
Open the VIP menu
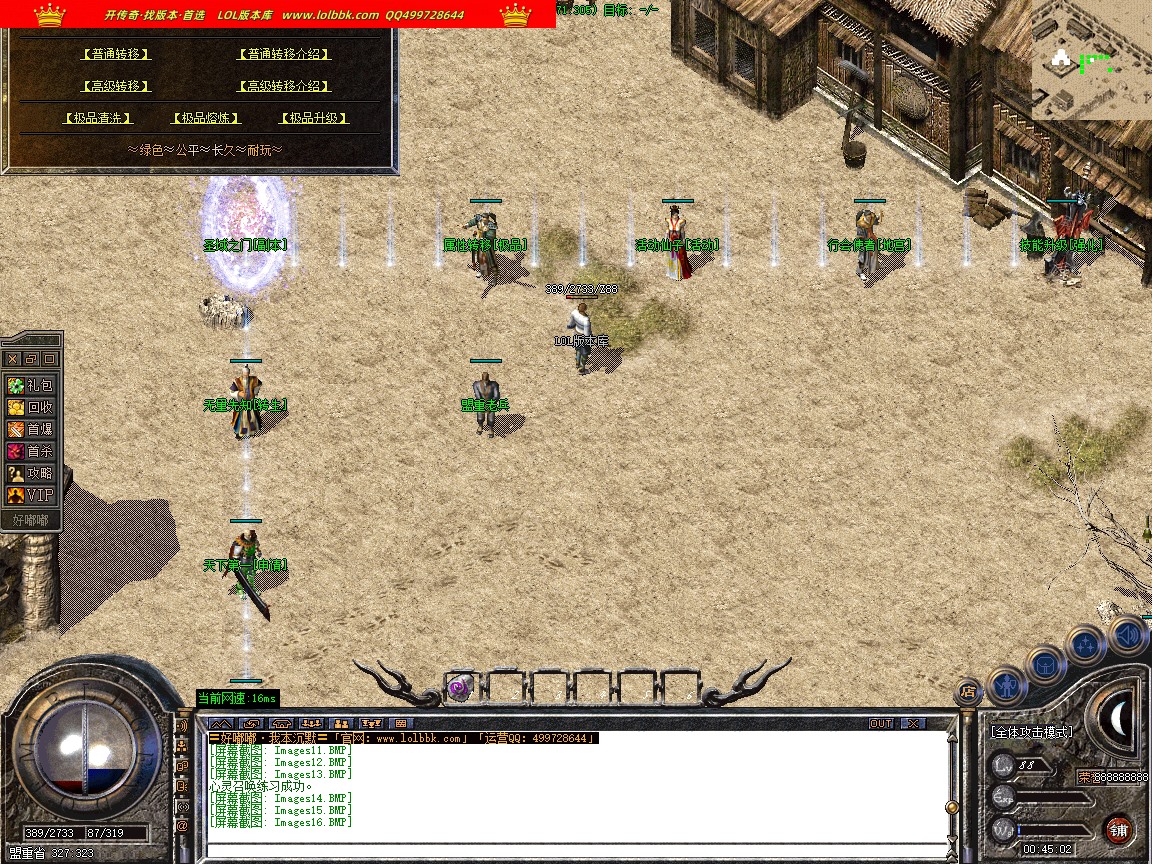pos(30,495)
